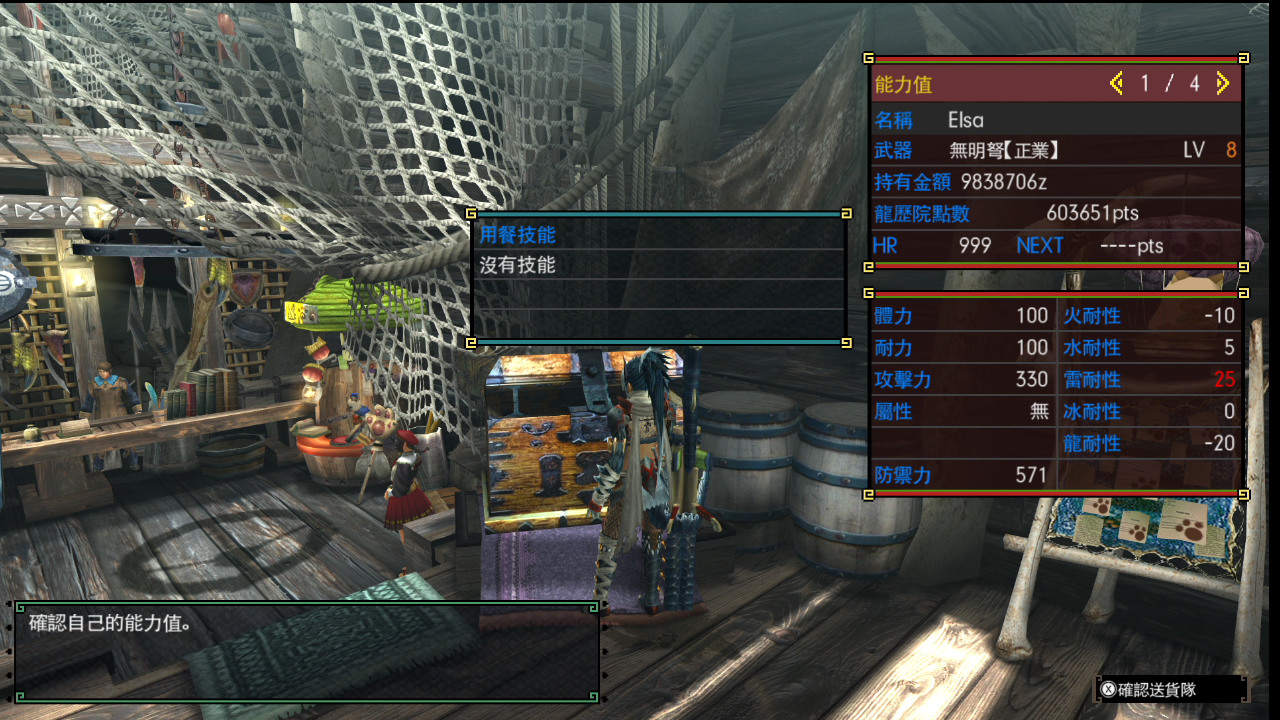Go to the previous status page arrow

pos(1116,84)
